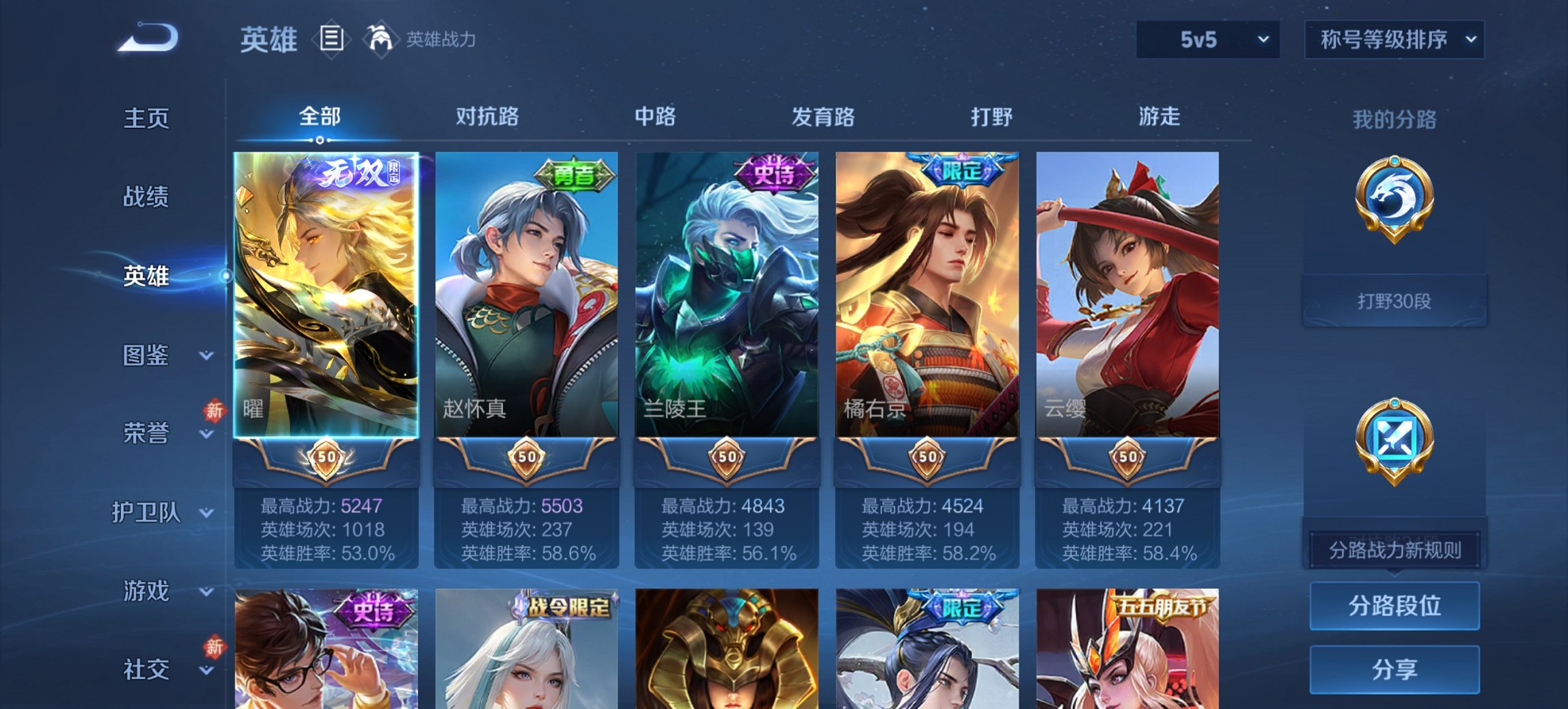Expand the 游戏 sidebar section
The image size is (1568, 709).
tap(145, 590)
